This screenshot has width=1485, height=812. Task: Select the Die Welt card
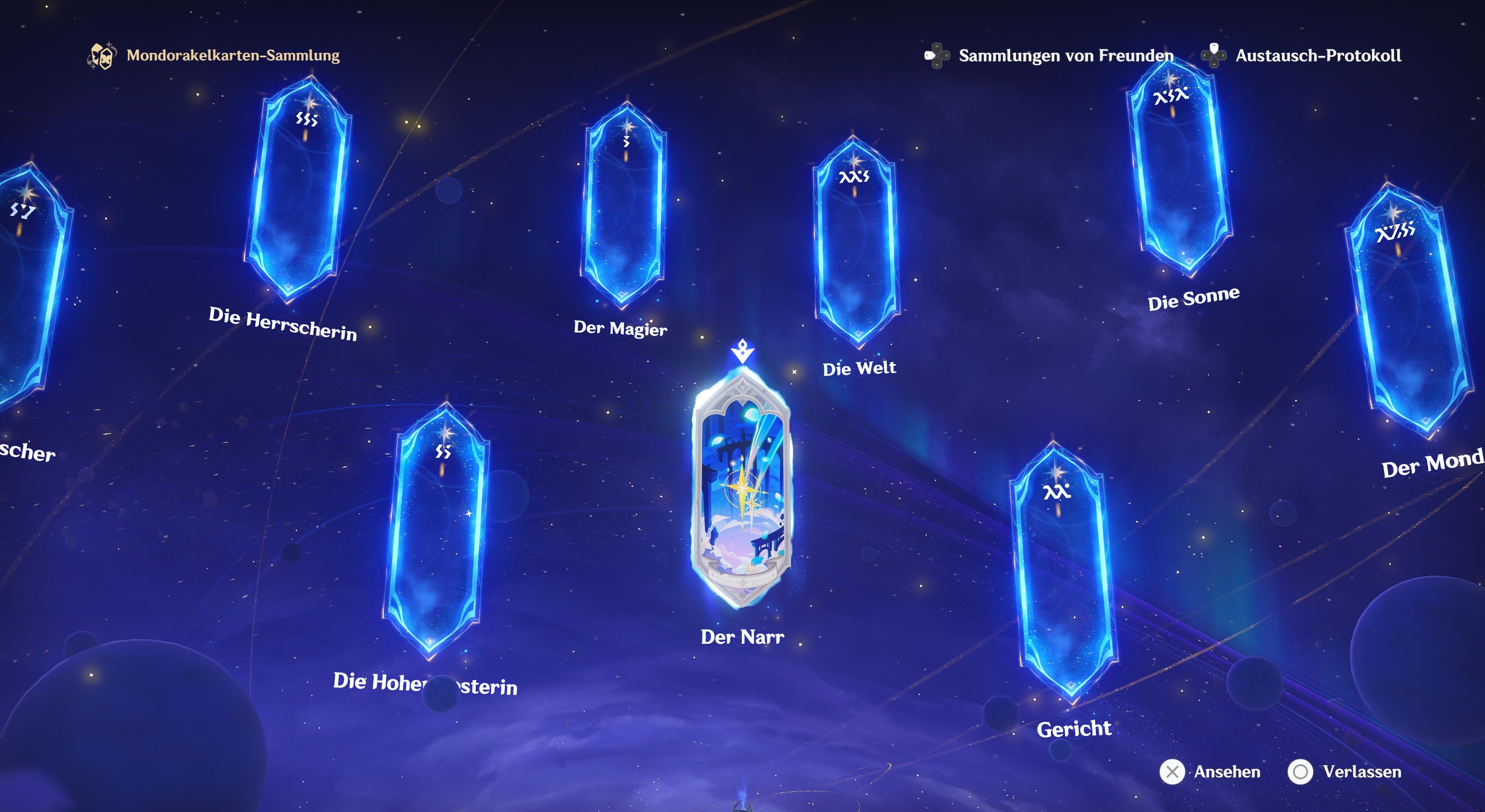(856, 242)
